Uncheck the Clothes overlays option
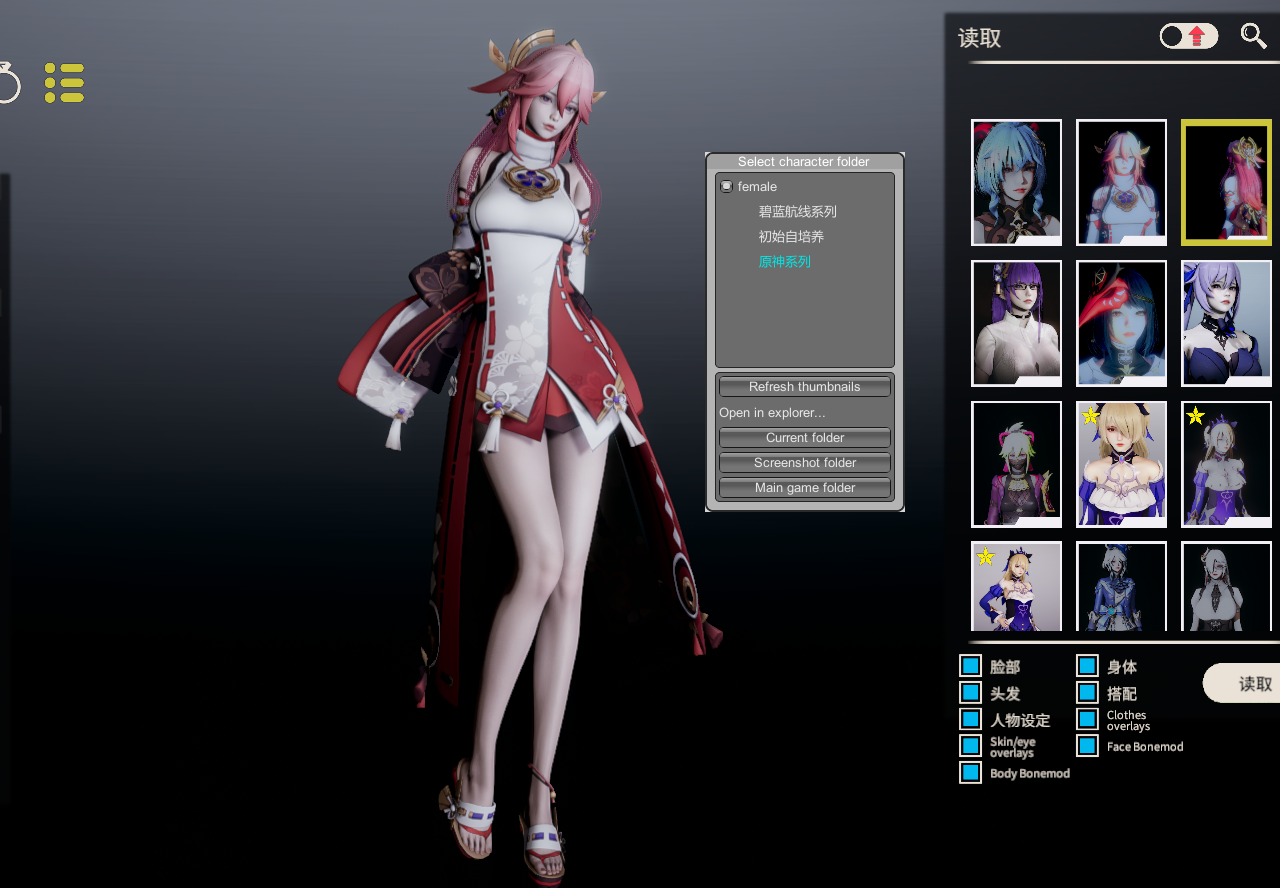 point(1086,719)
